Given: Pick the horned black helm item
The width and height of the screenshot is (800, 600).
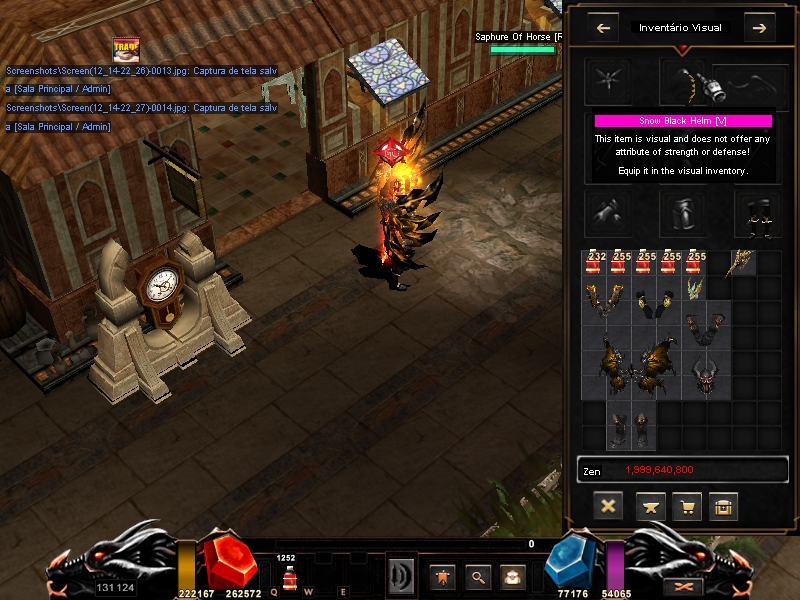Looking at the screenshot, I should [706, 376].
